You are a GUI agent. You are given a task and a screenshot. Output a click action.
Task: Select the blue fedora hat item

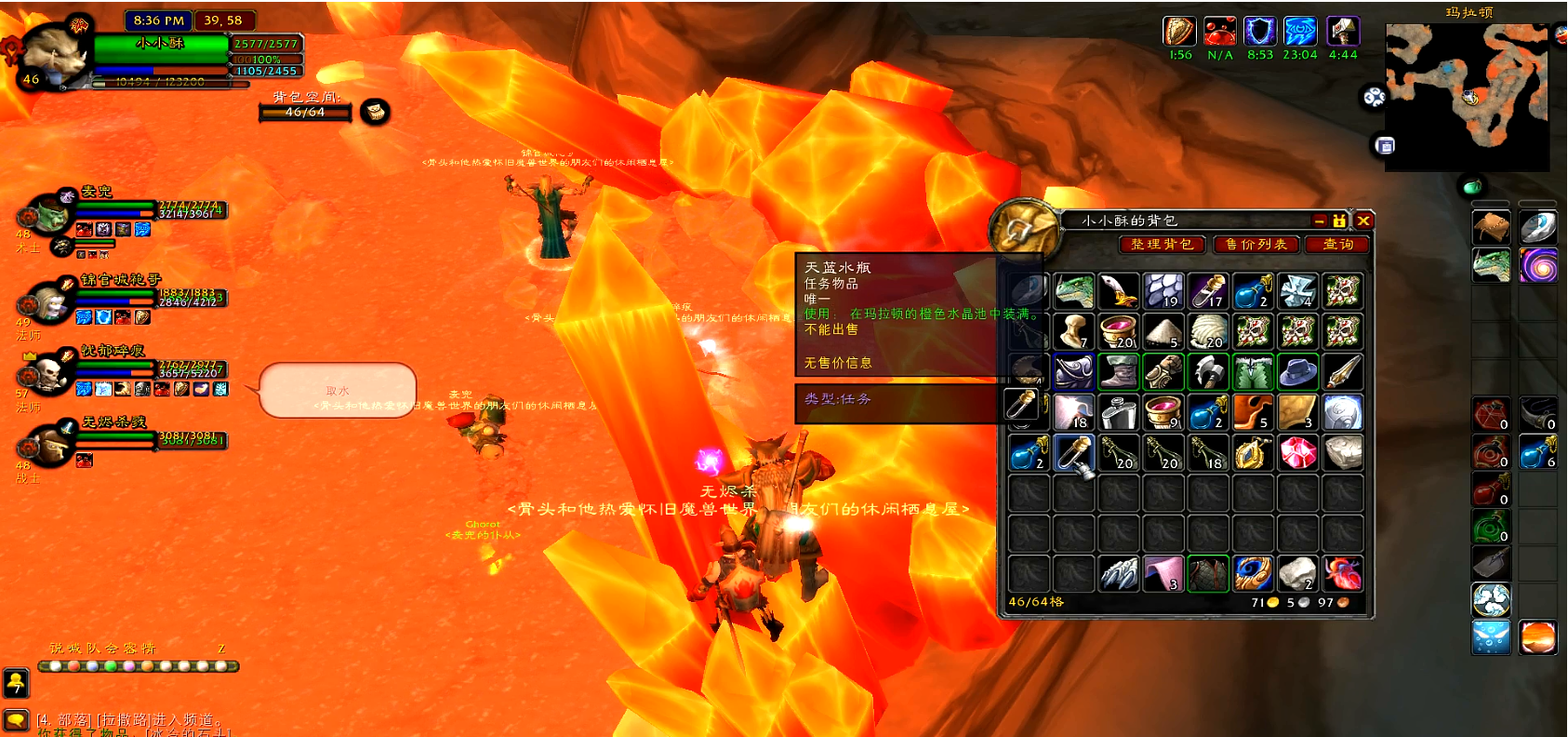click(x=1297, y=372)
